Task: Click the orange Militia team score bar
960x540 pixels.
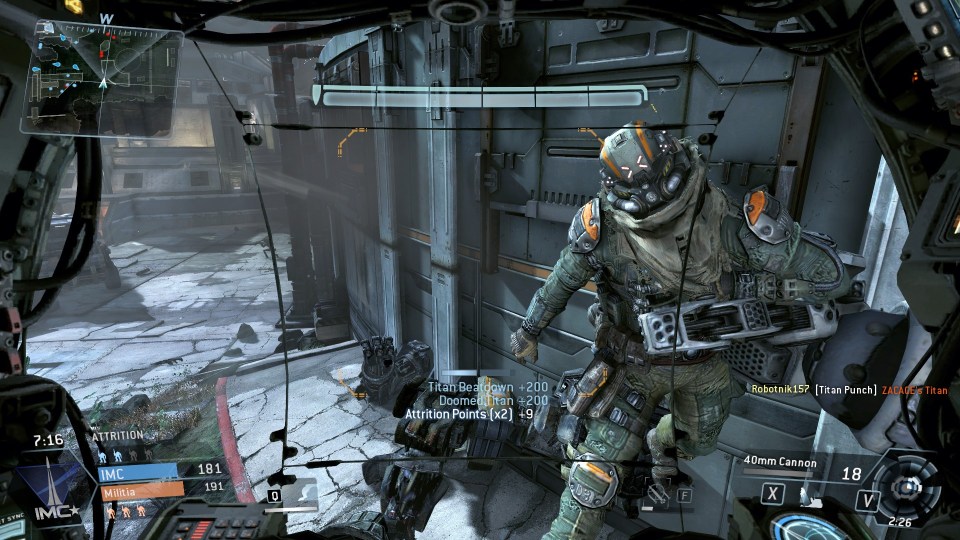Action: [x=142, y=488]
